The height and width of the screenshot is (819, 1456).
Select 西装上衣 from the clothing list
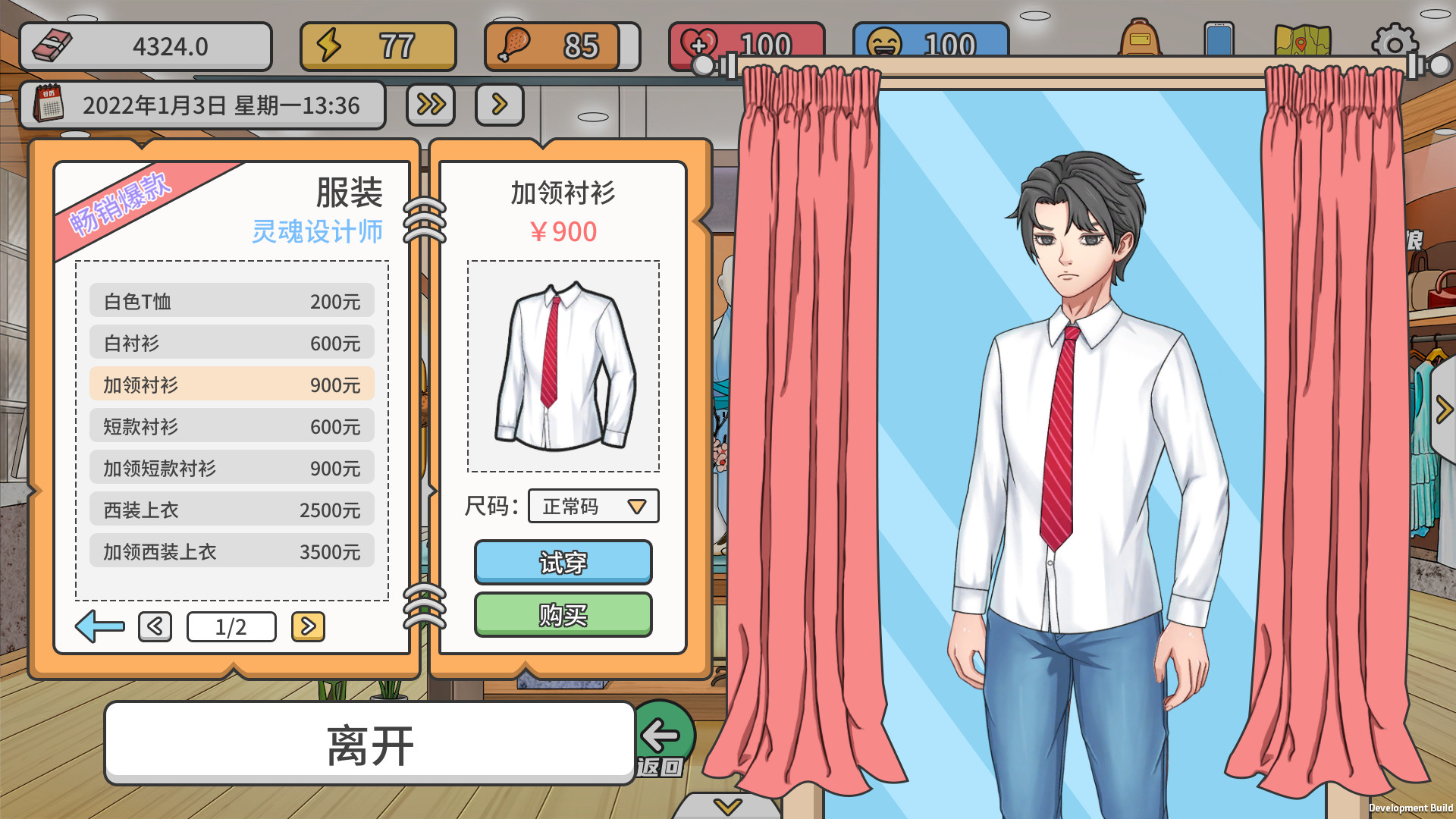231,510
